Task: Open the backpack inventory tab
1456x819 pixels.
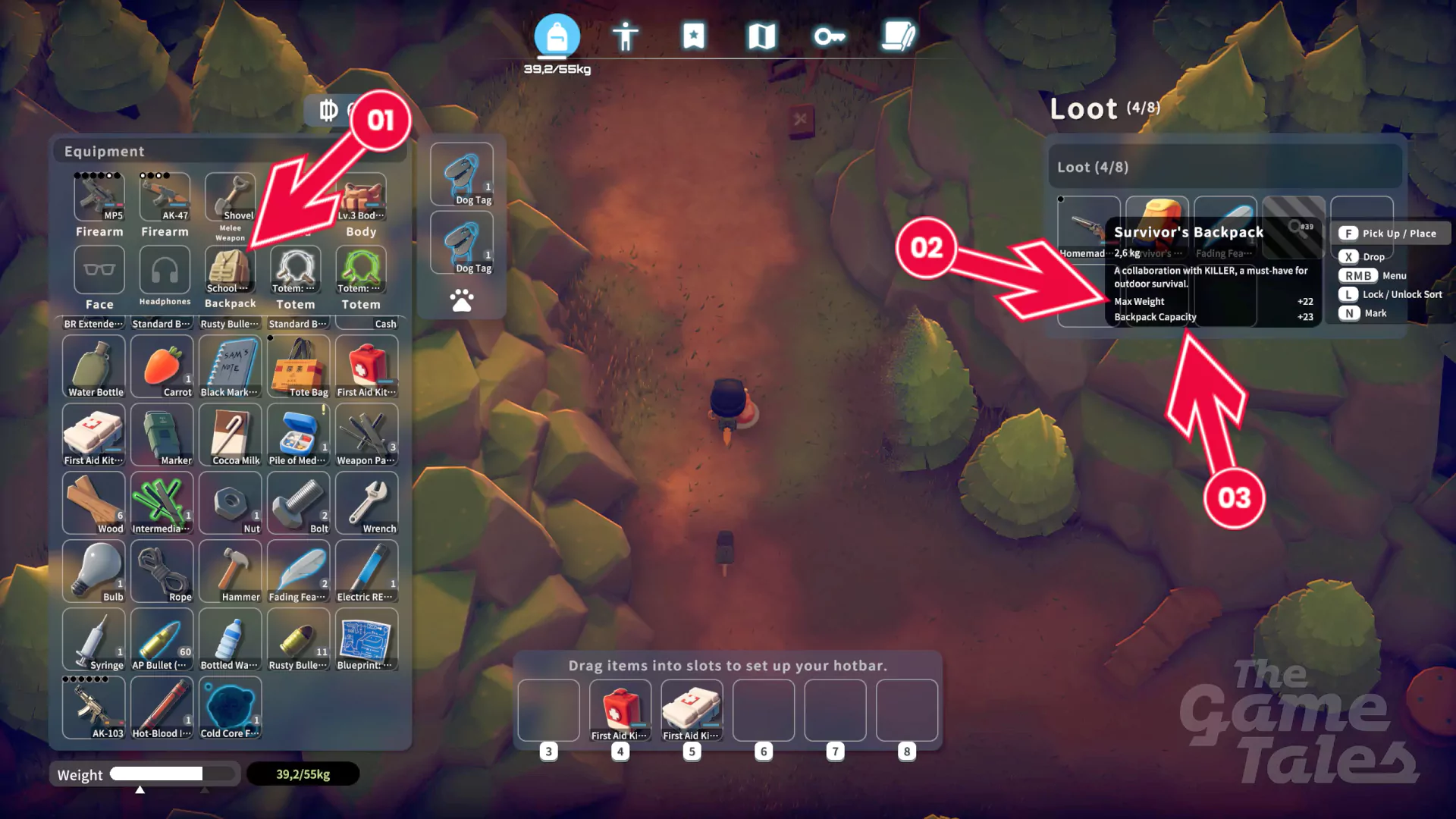Action: pyautogui.click(x=557, y=36)
